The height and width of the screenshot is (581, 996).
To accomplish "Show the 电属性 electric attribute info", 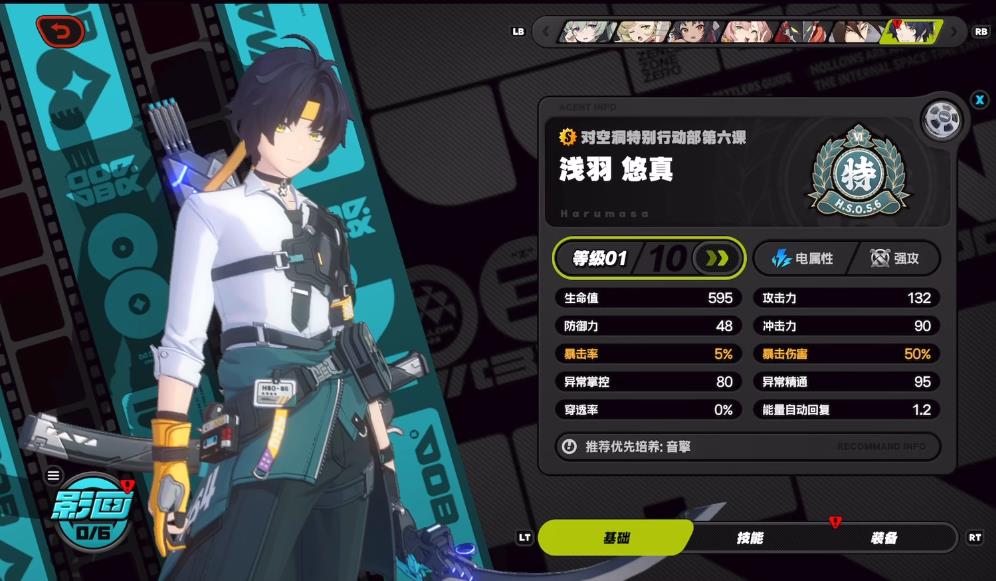I will pyautogui.click(x=802, y=258).
